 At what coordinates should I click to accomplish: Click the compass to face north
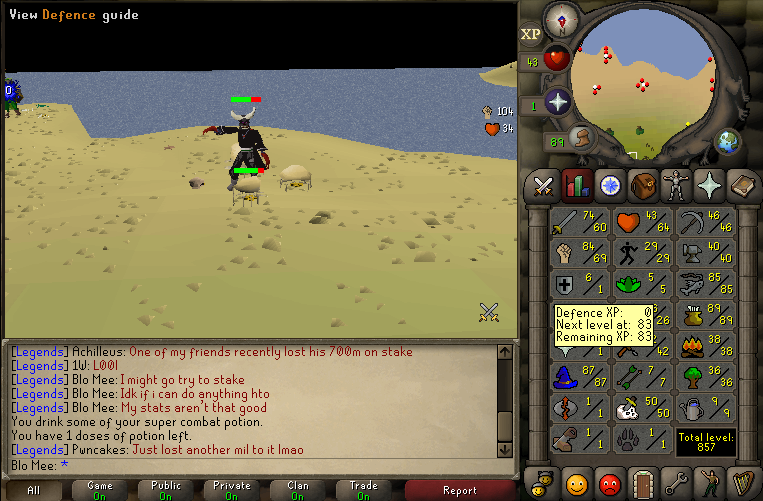[564, 17]
